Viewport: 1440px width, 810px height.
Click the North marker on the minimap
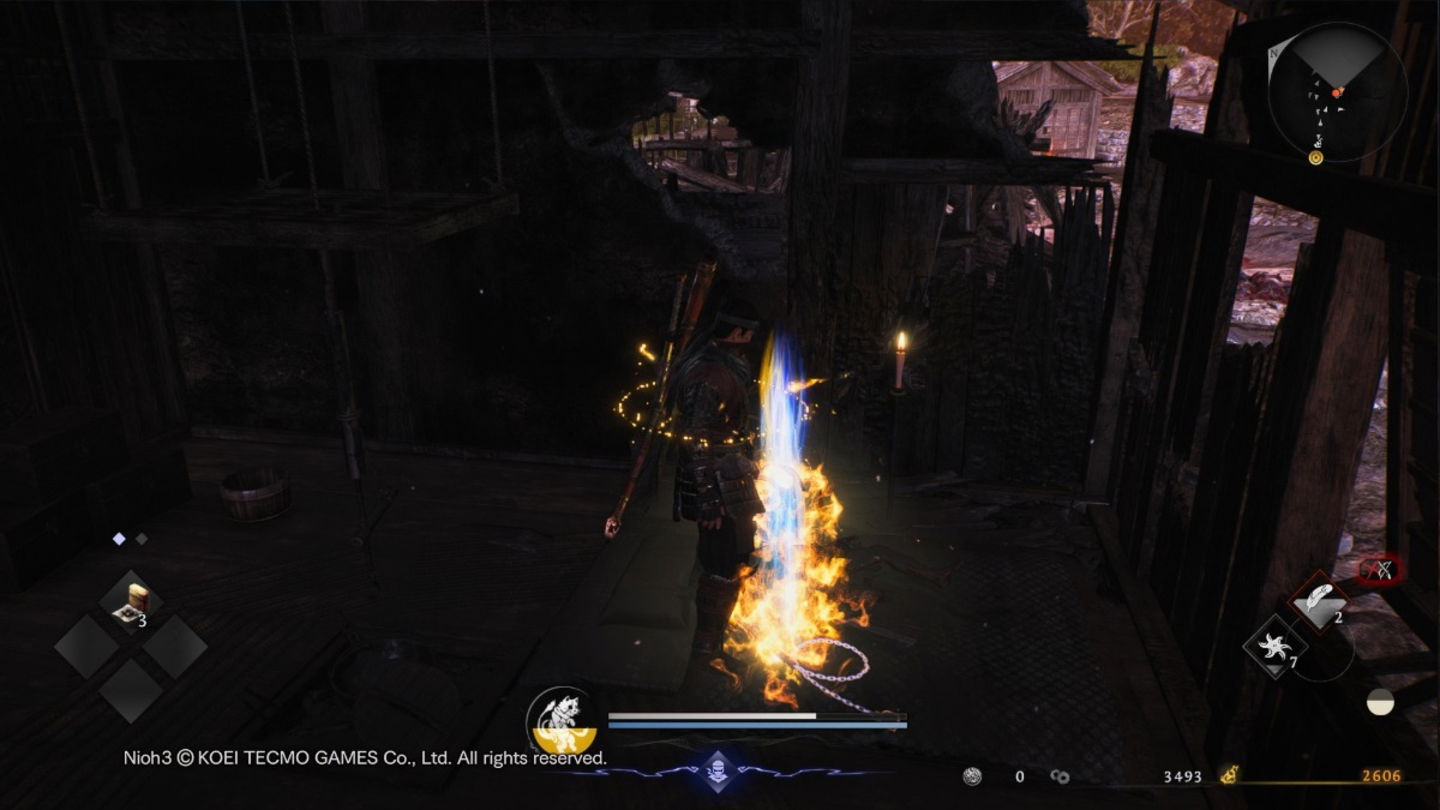1273,52
